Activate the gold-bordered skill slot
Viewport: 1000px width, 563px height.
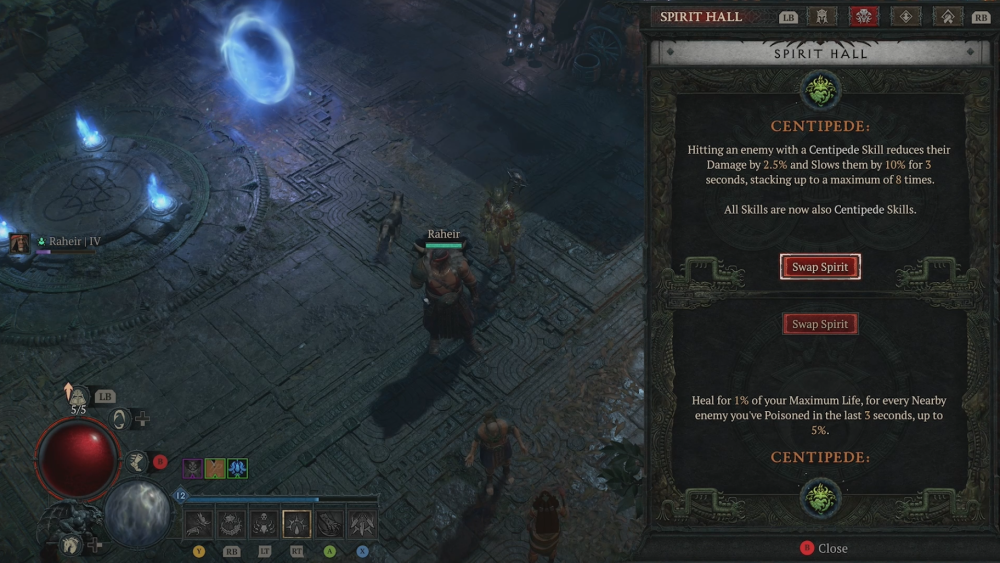[x=297, y=523]
